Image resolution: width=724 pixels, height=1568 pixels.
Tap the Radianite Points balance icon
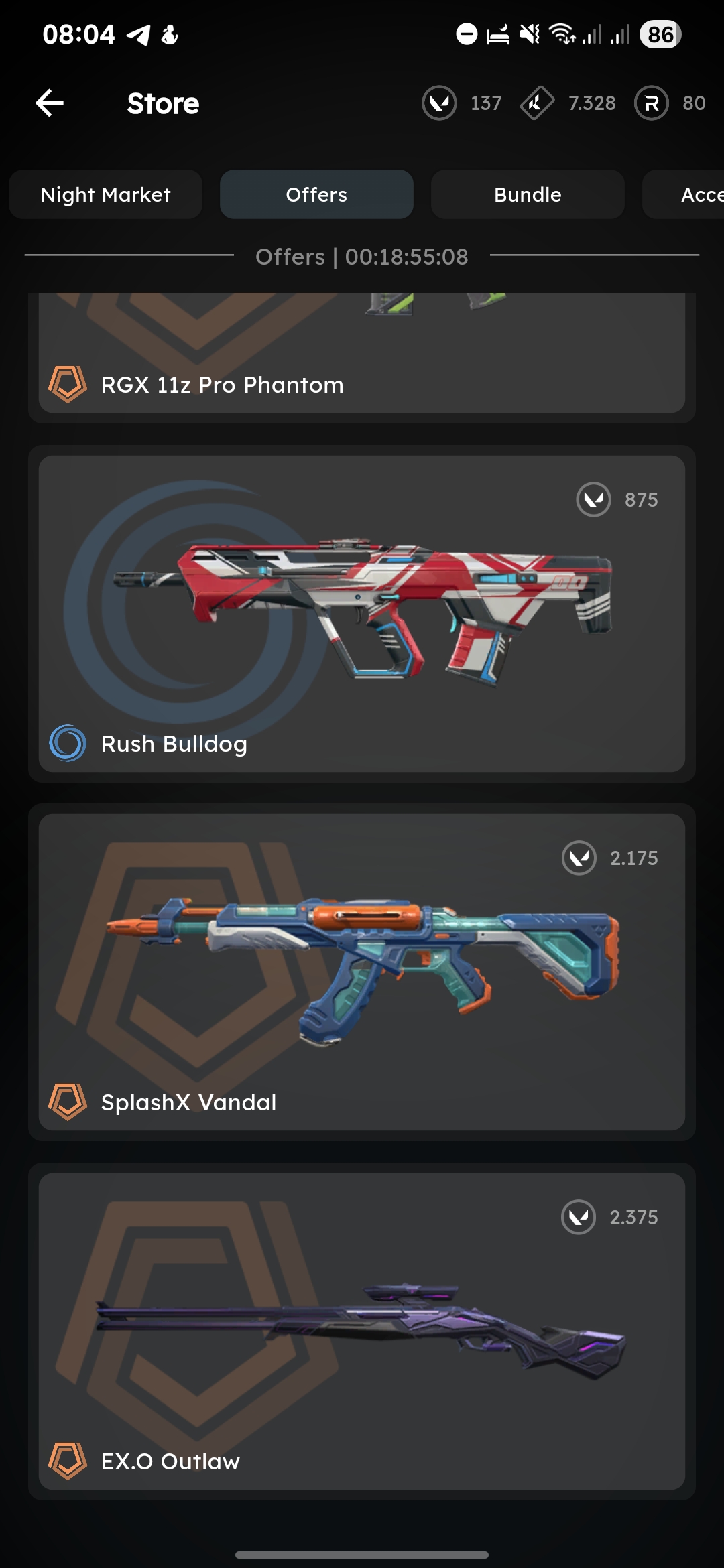click(x=652, y=103)
